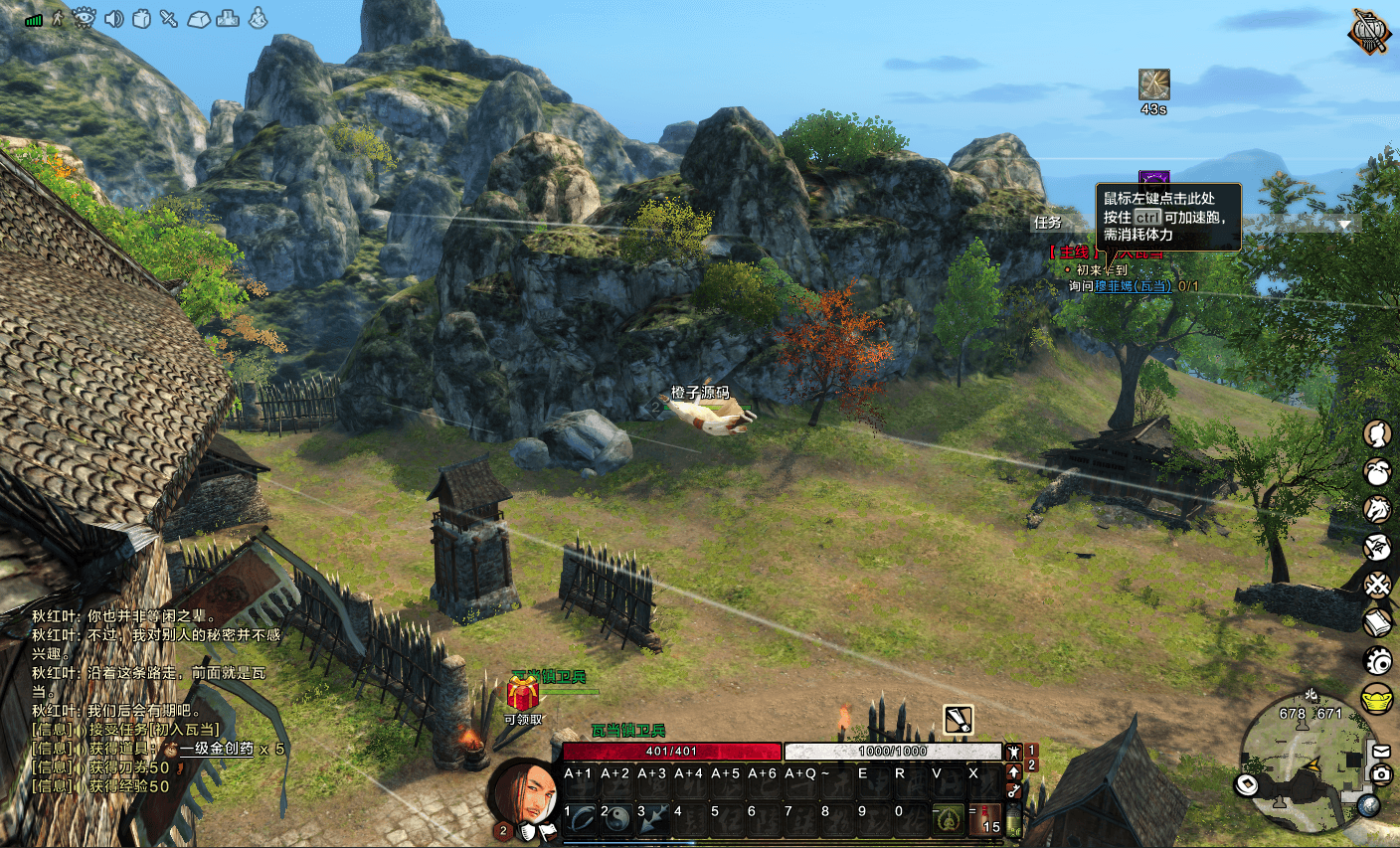1400x848 pixels.
Task: Click the sword icon in top bar
Action: 169,18
